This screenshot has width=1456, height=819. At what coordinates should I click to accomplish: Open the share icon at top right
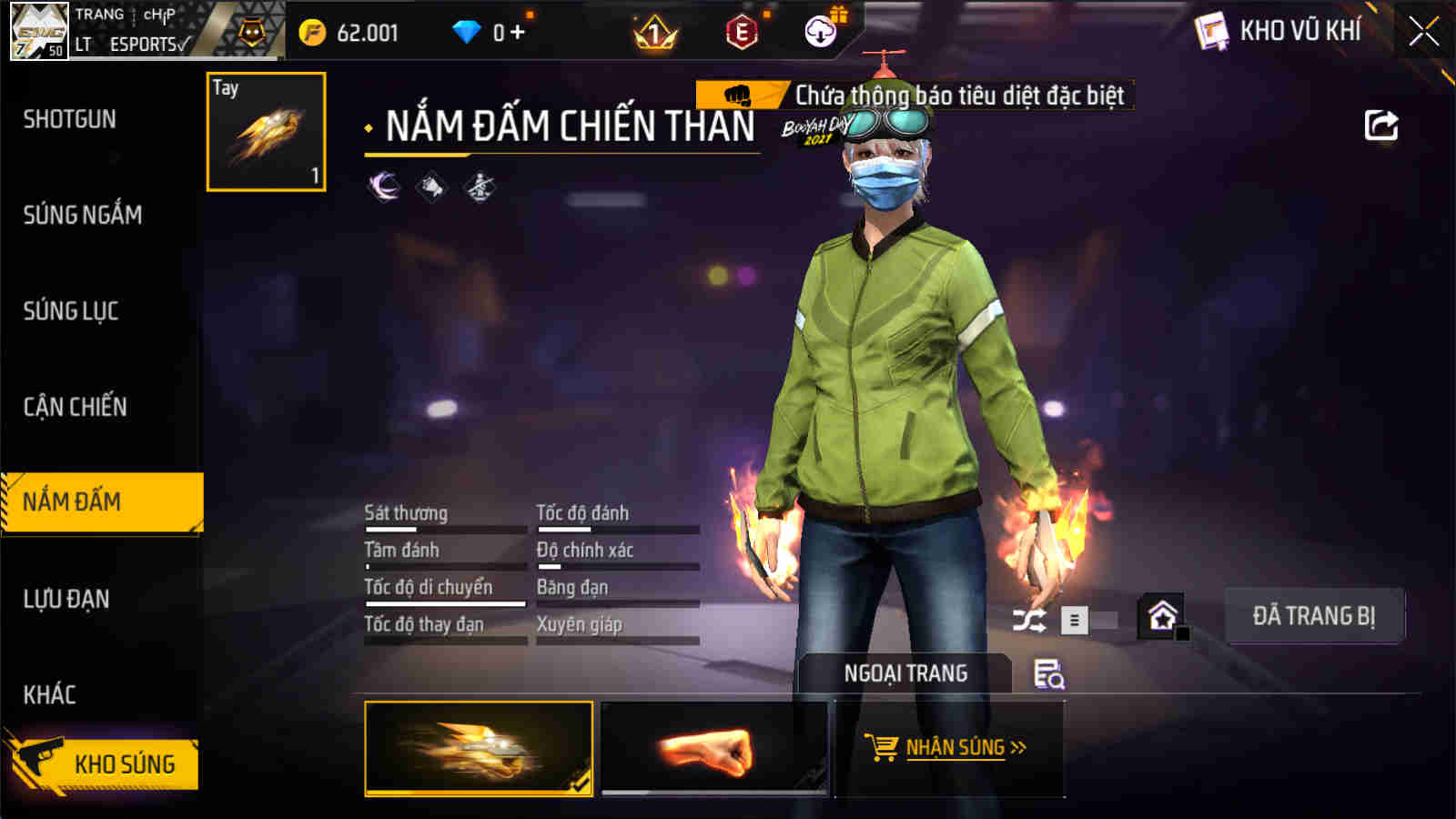(1380, 125)
